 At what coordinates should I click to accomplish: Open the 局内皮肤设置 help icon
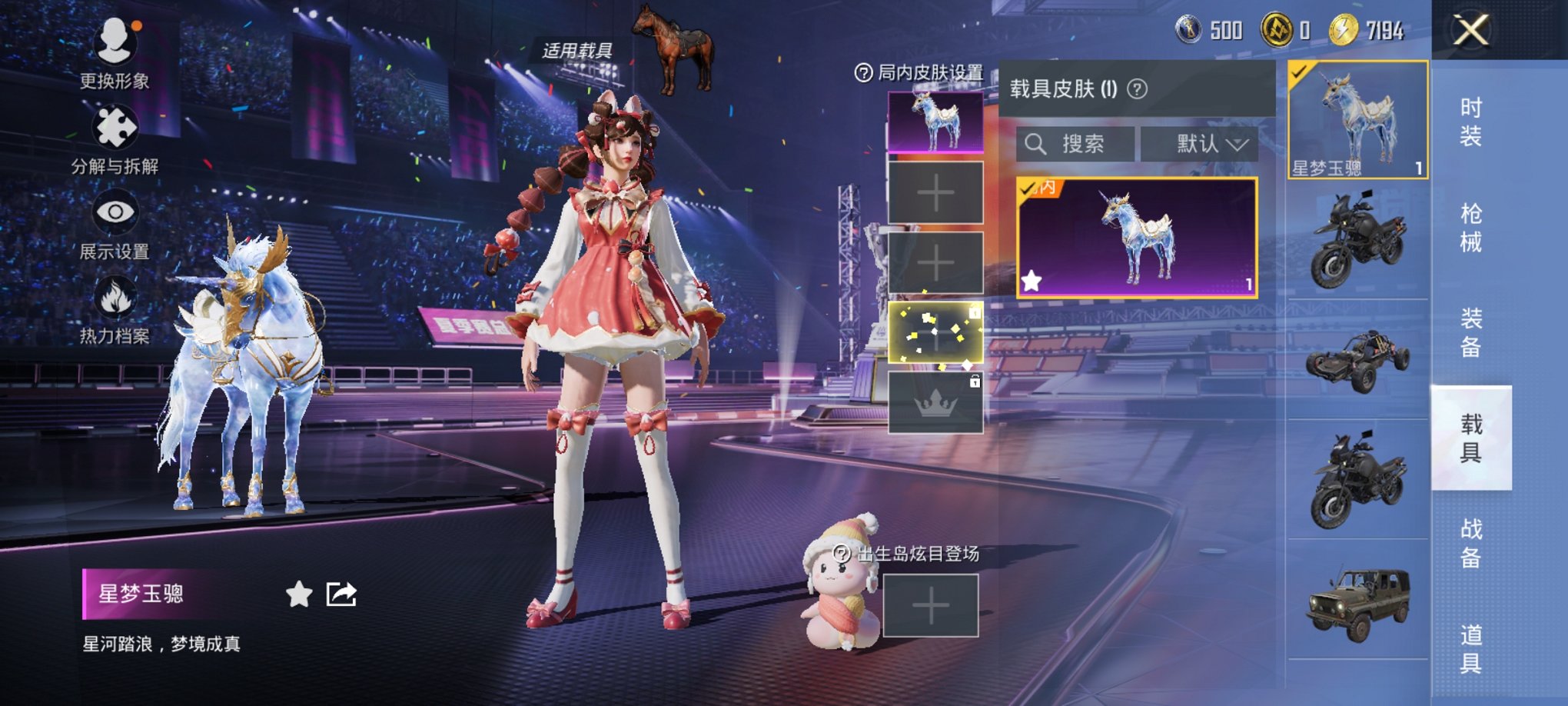tap(863, 73)
